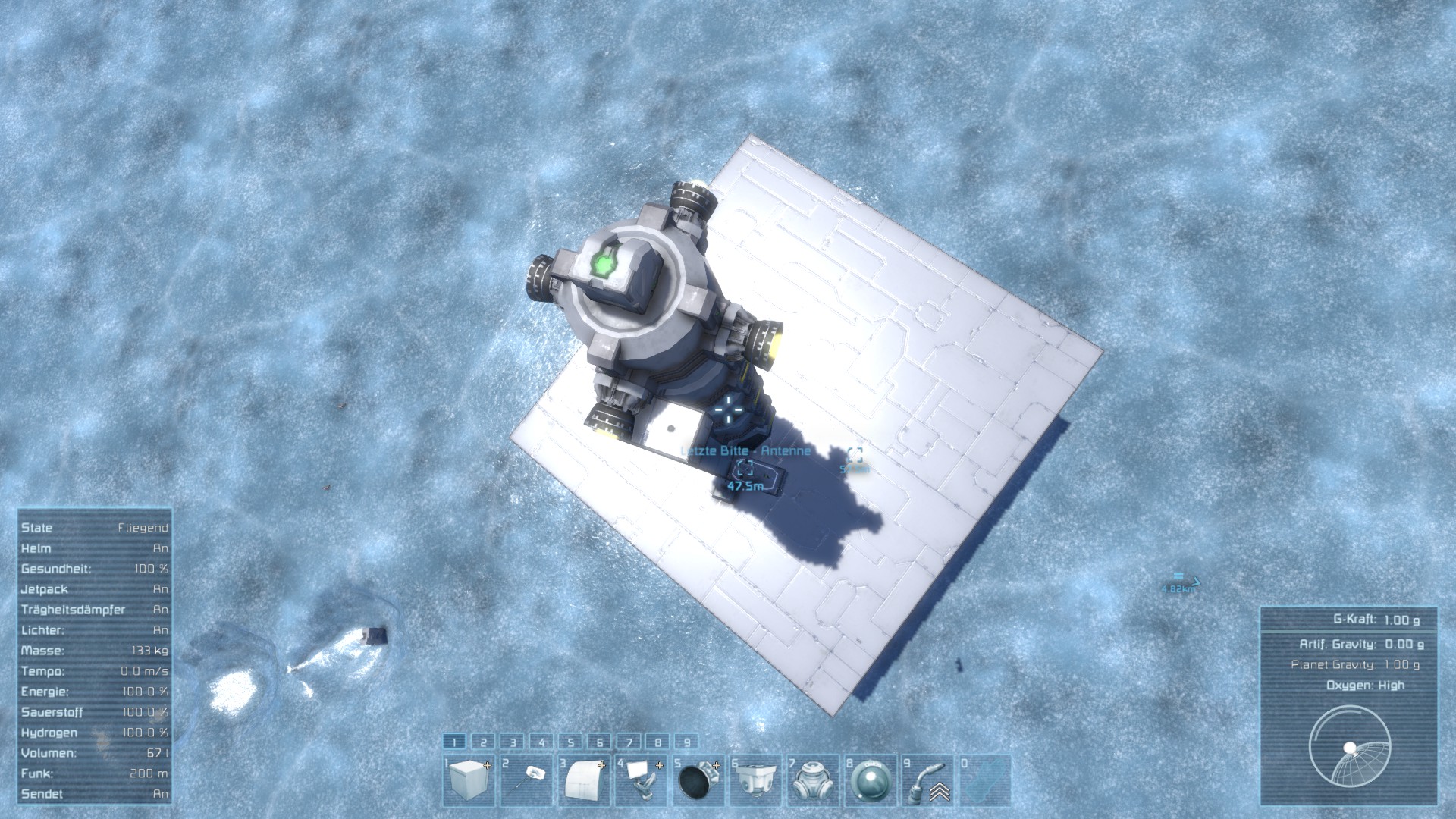Choose the block in hotbar slot 6
The height and width of the screenshot is (819, 1456).
[x=755, y=780]
